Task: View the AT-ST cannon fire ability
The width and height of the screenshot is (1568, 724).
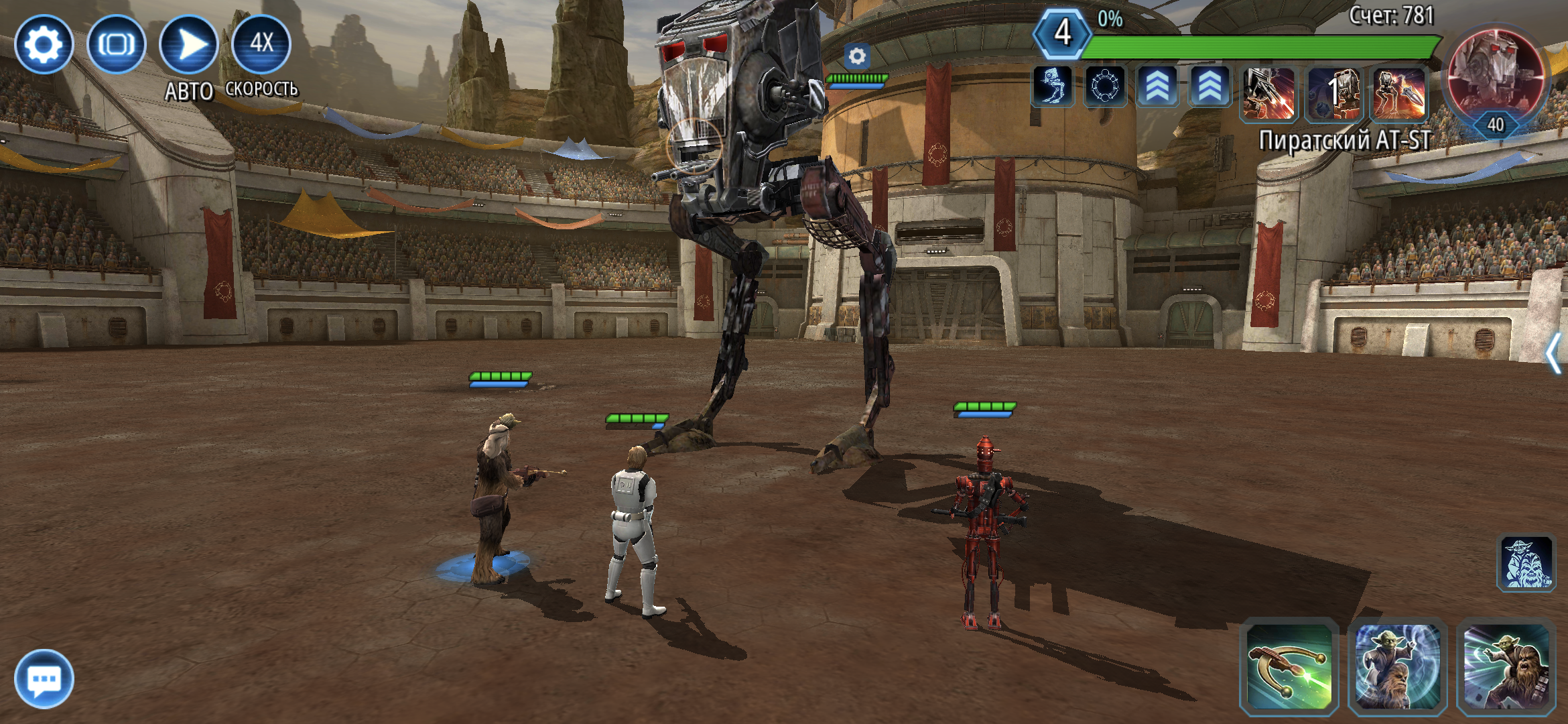Action: pos(1268,94)
